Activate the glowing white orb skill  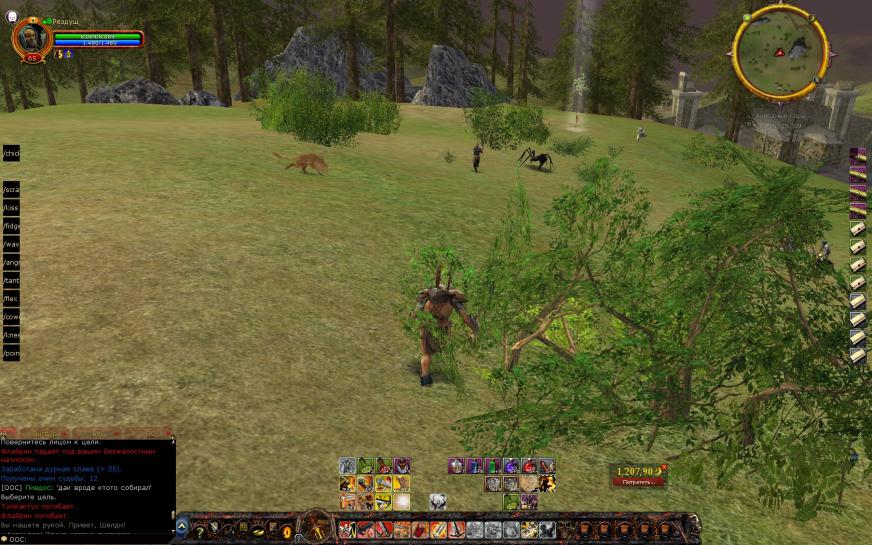[x=401, y=501]
